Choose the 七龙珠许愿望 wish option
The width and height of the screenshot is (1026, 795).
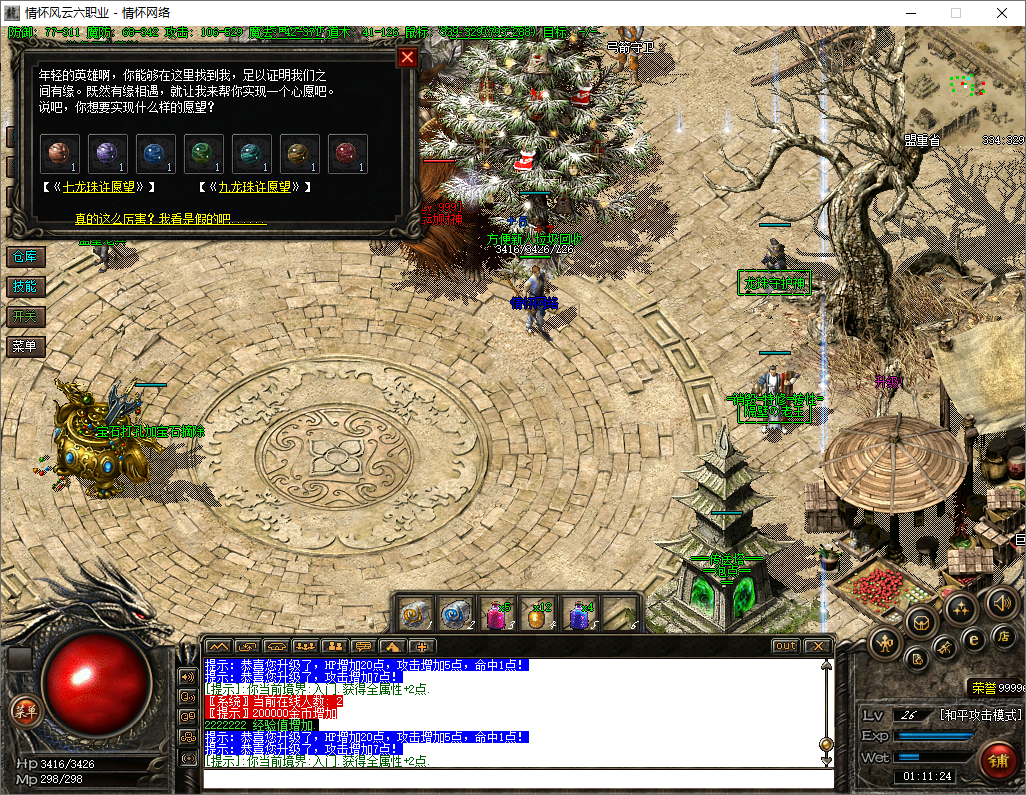(100, 187)
